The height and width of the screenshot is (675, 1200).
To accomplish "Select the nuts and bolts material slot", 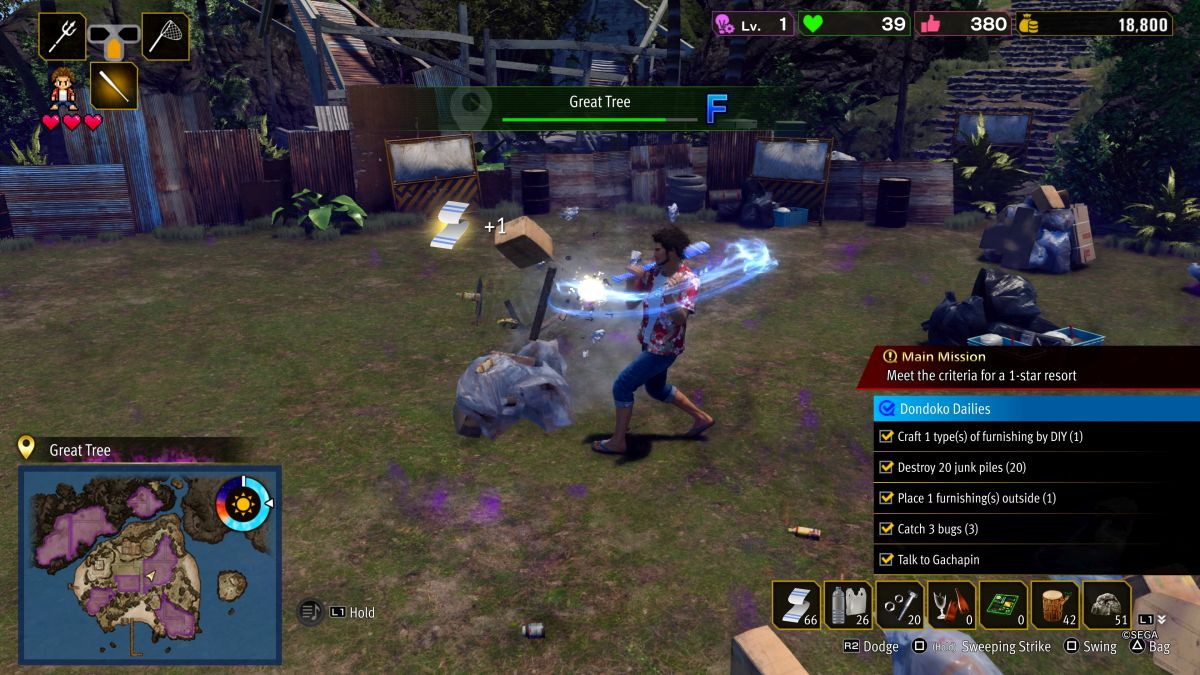I will [x=900, y=605].
